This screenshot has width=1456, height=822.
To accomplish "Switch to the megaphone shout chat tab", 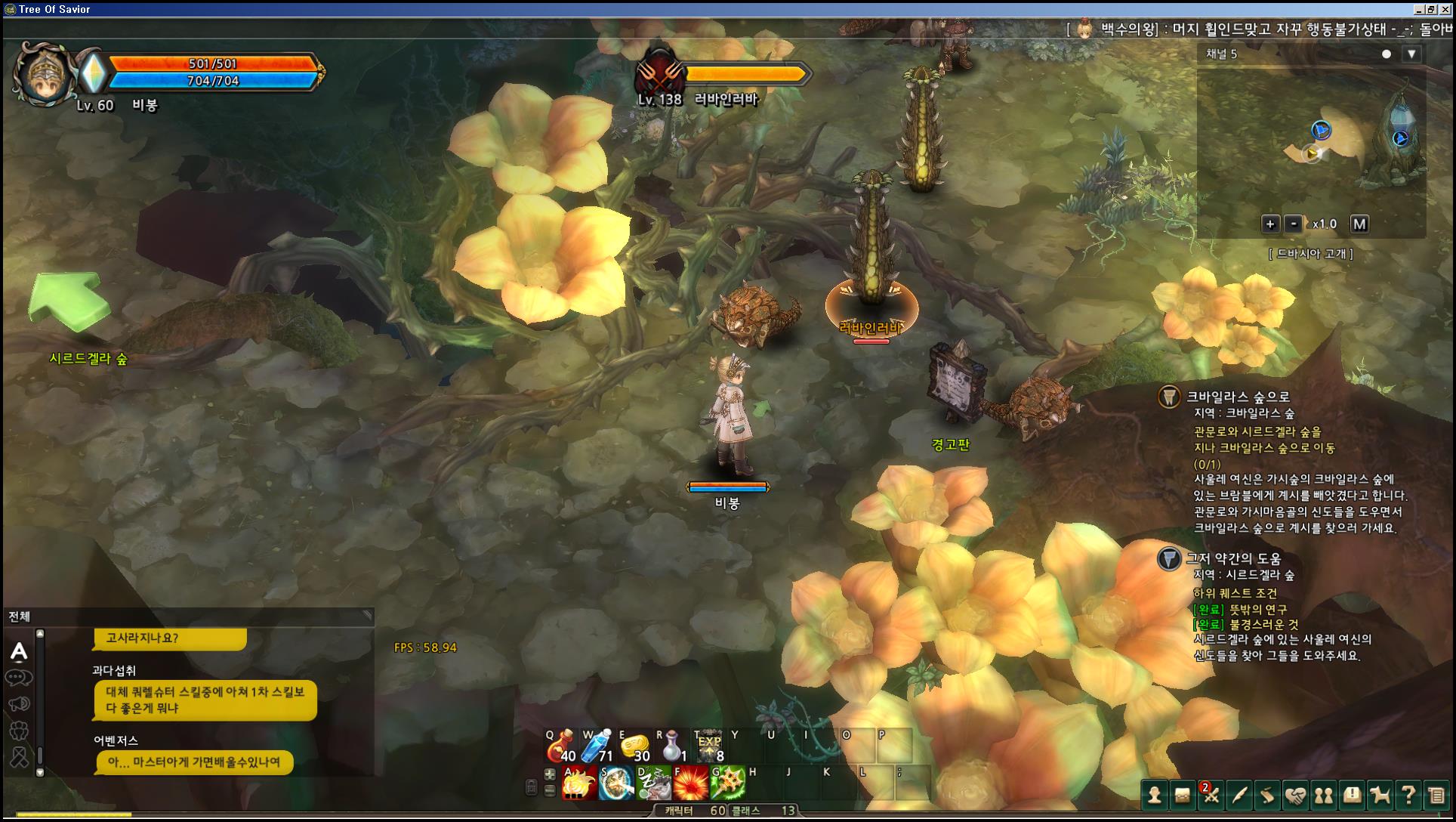I will (x=19, y=704).
